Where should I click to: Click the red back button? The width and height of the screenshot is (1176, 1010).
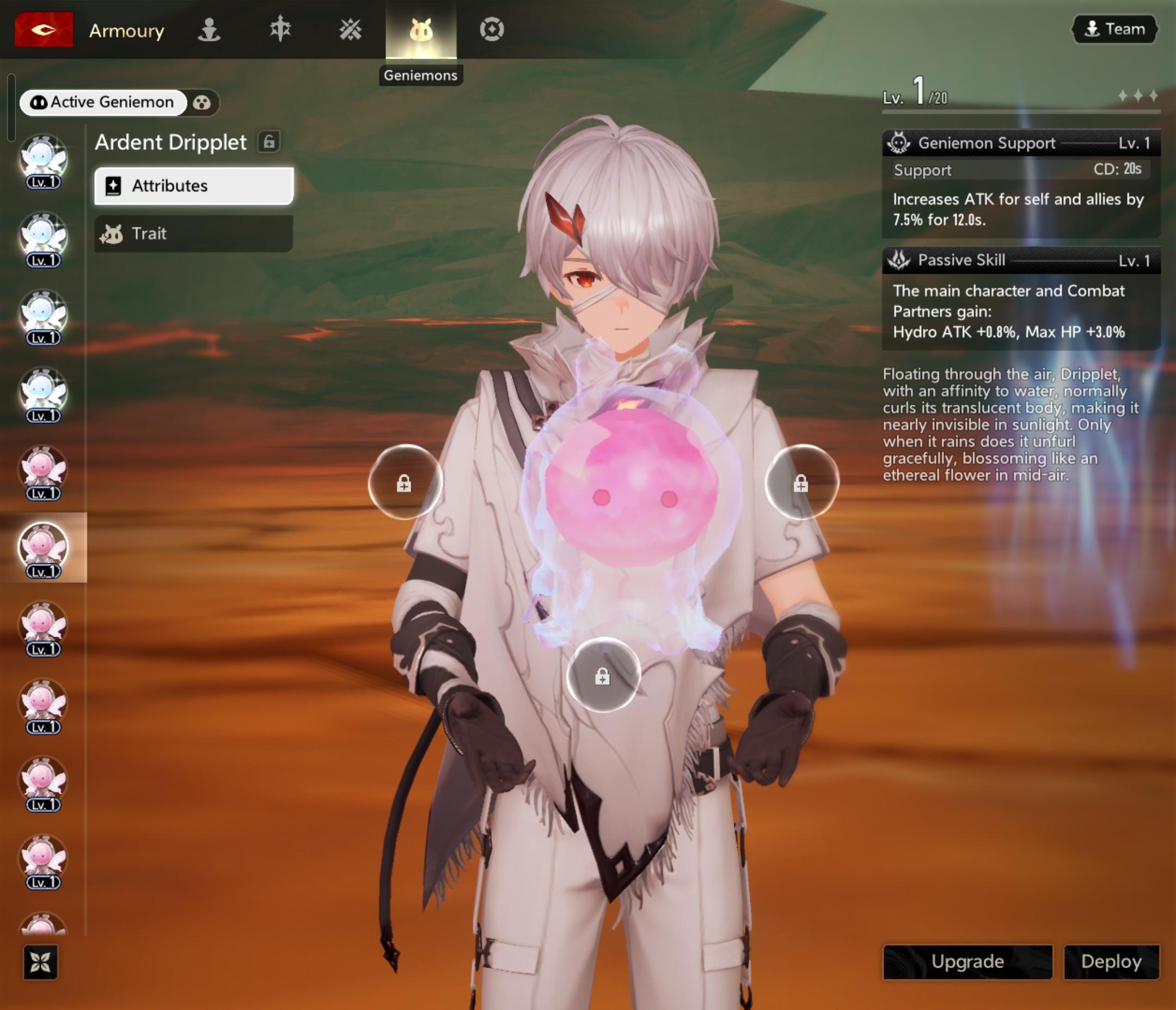(x=44, y=29)
